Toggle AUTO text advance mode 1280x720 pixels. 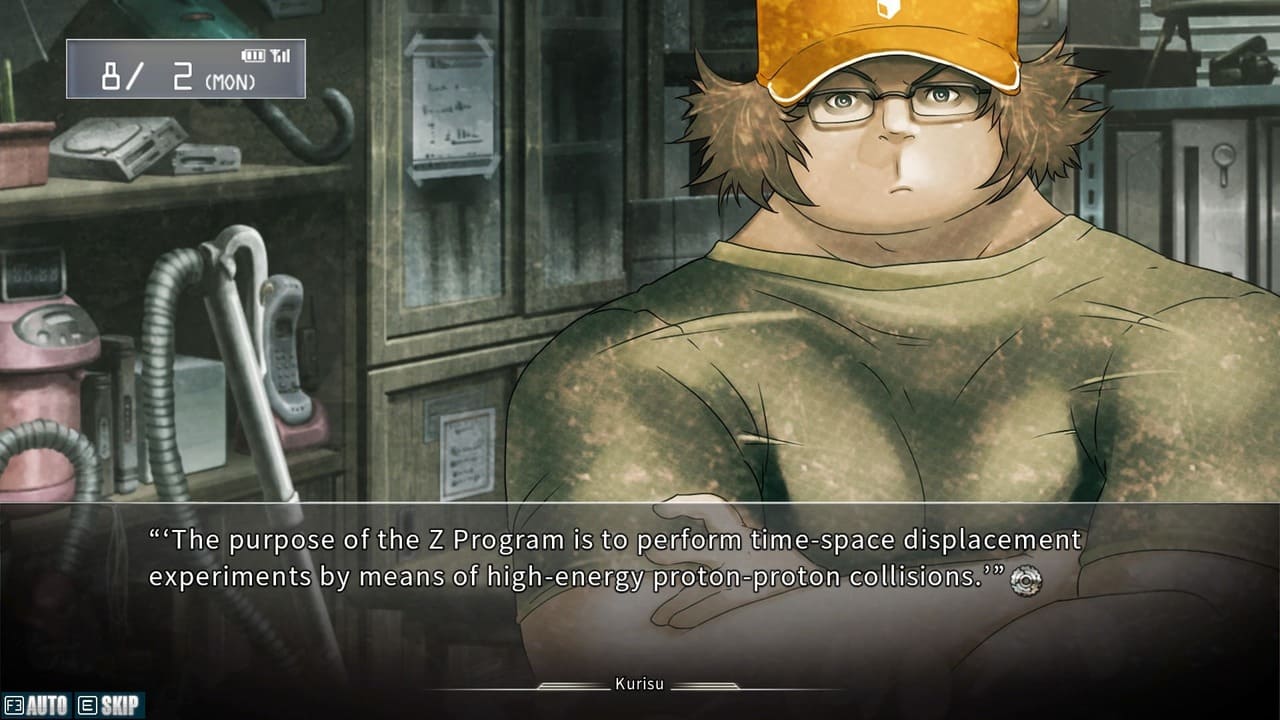click(37, 706)
